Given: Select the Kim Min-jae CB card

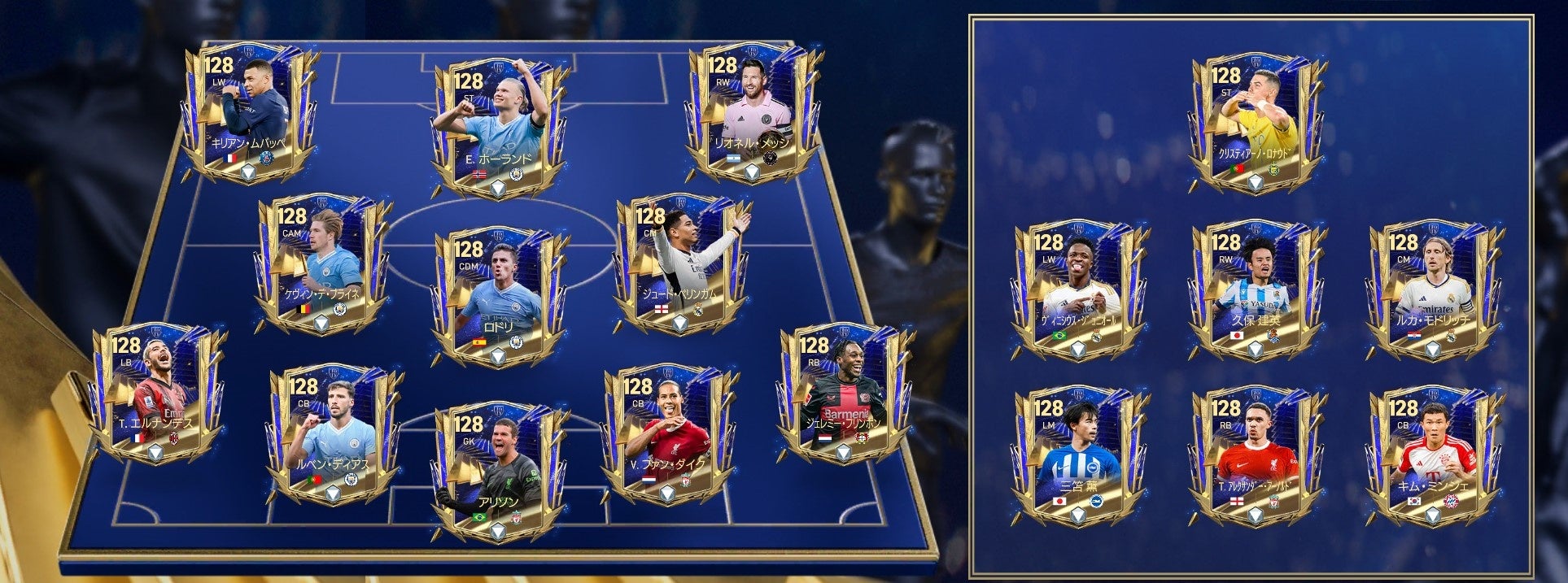Looking at the screenshot, I should click(1430, 455).
